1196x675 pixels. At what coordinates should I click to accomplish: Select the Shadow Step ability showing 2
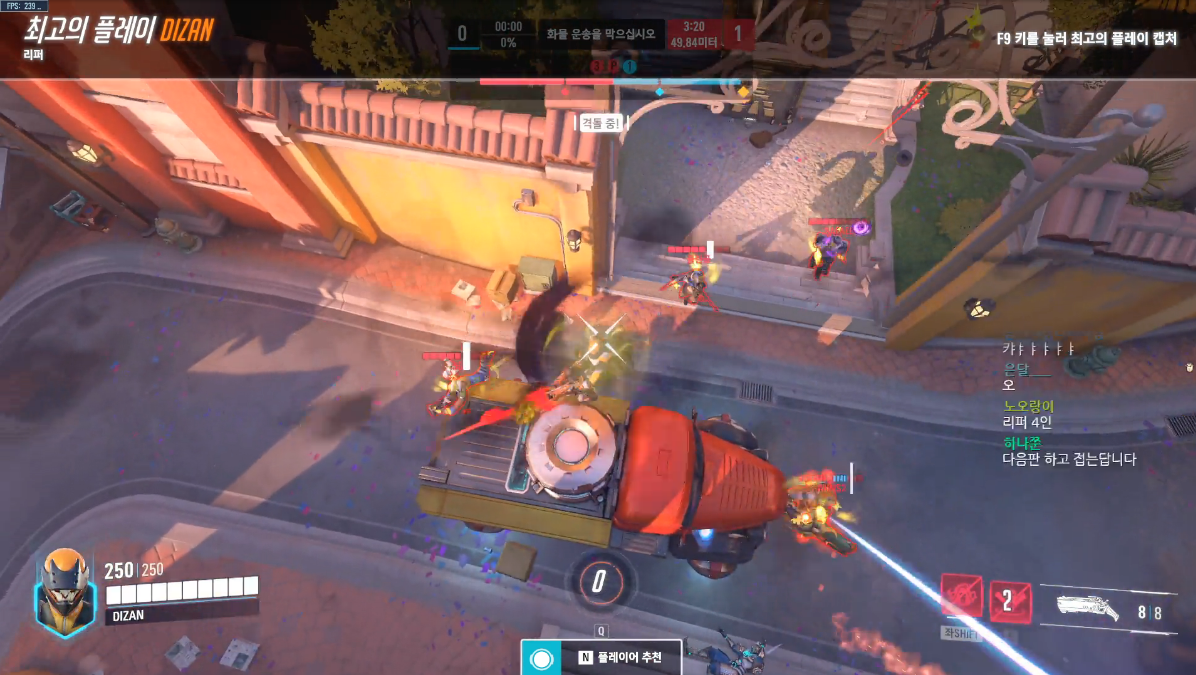(1010, 601)
